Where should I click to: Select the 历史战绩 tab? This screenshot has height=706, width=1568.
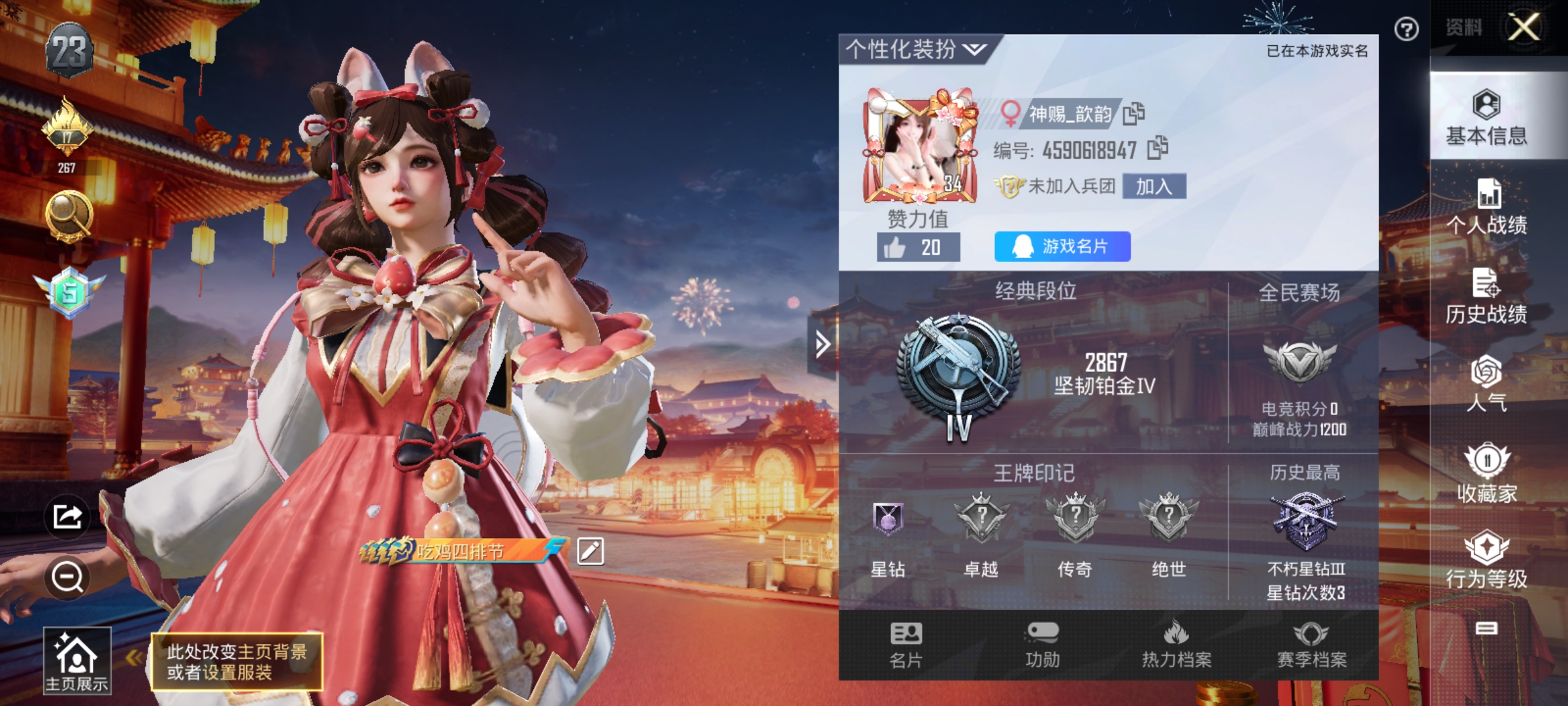(1486, 296)
